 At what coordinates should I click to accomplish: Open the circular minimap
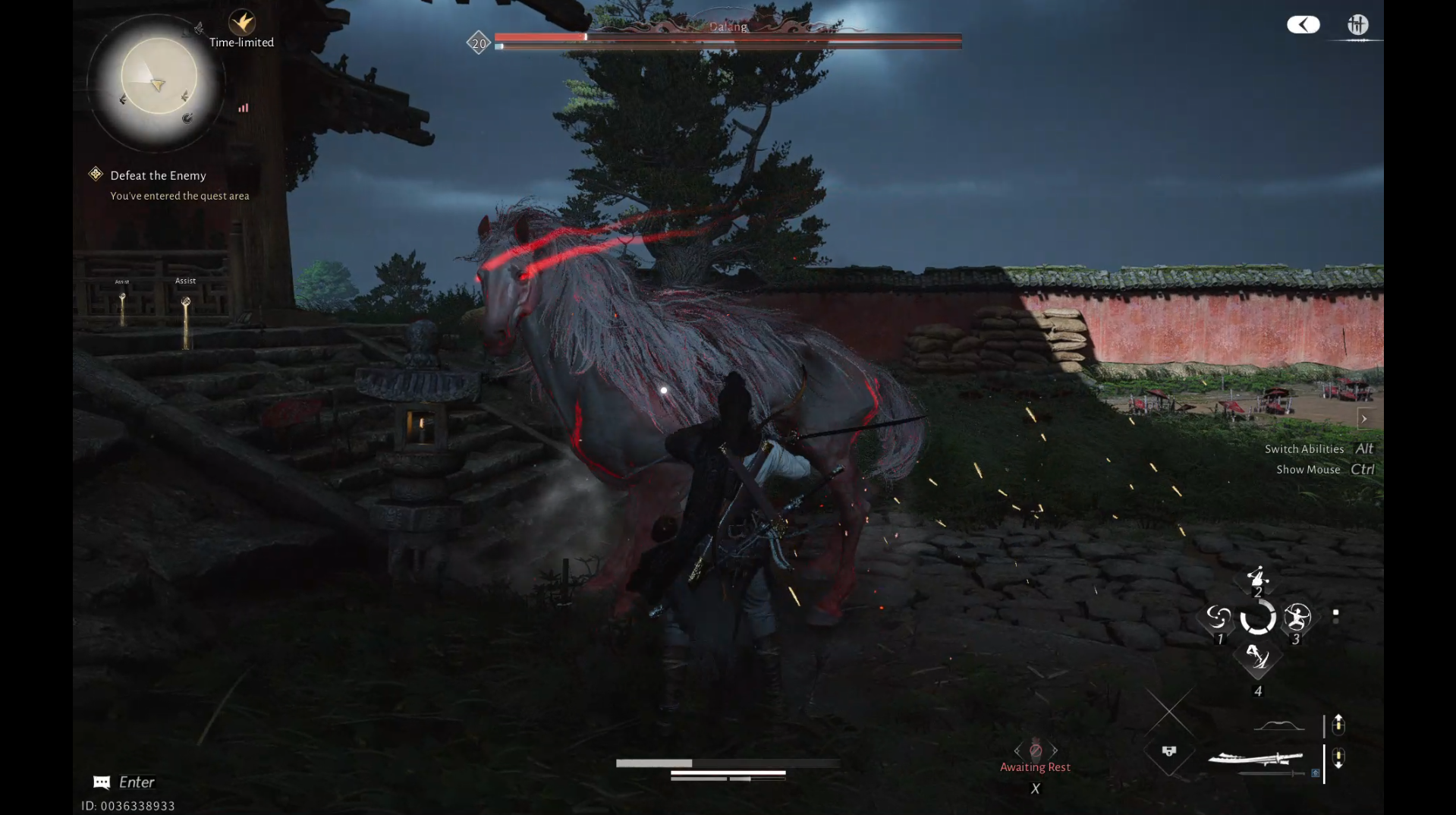coord(158,77)
